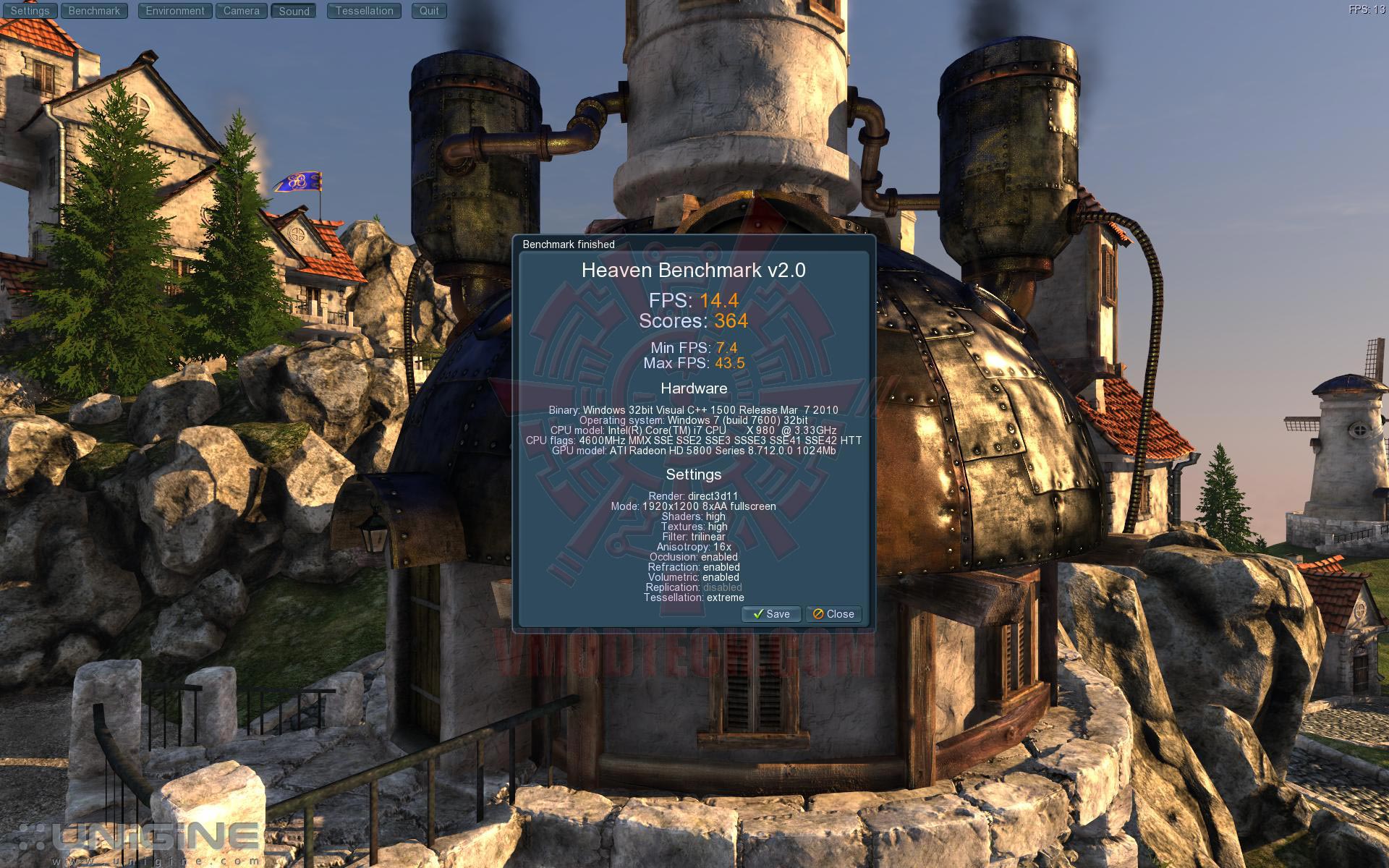Toggle the Sound button
Image resolution: width=1389 pixels, height=868 pixels.
point(294,12)
